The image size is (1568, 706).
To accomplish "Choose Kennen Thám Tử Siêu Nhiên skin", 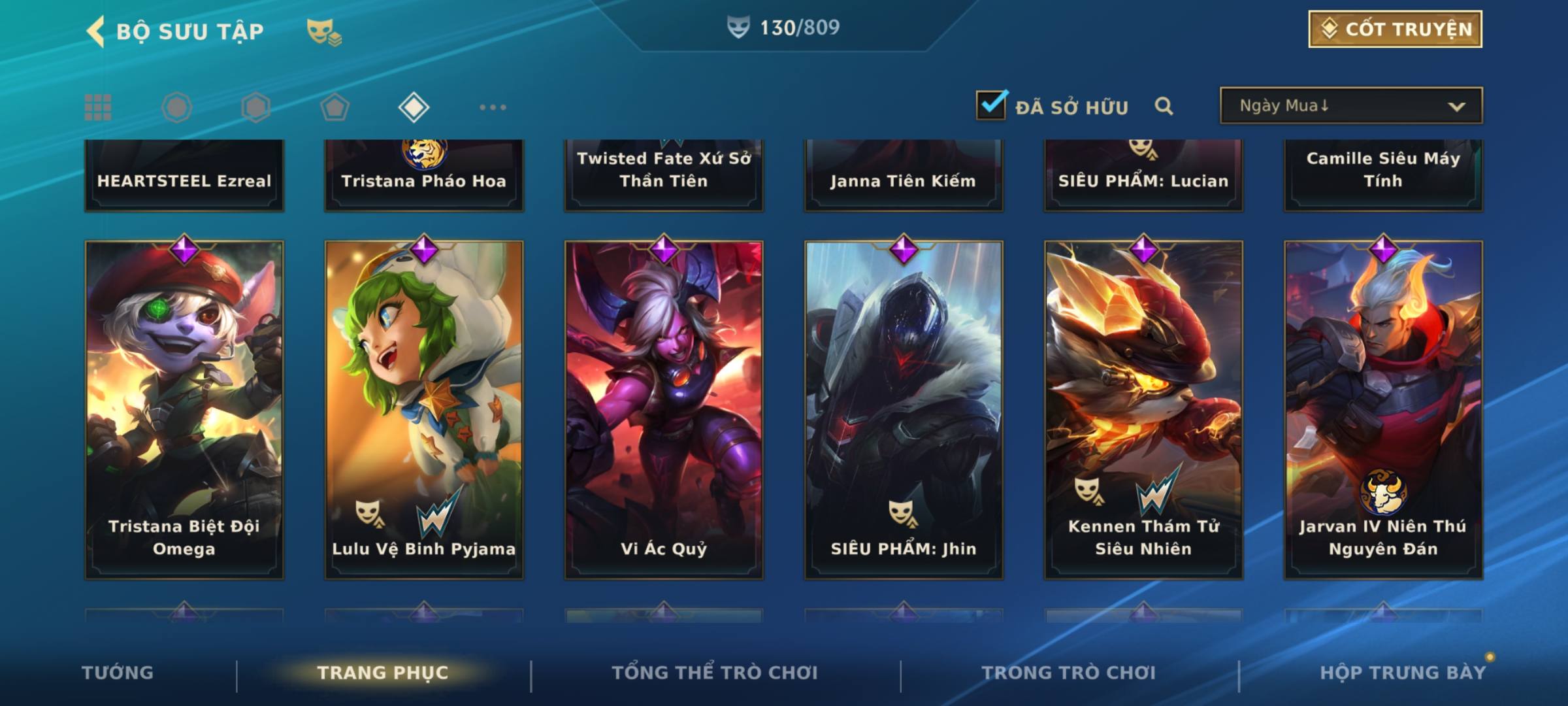I will point(1143,409).
